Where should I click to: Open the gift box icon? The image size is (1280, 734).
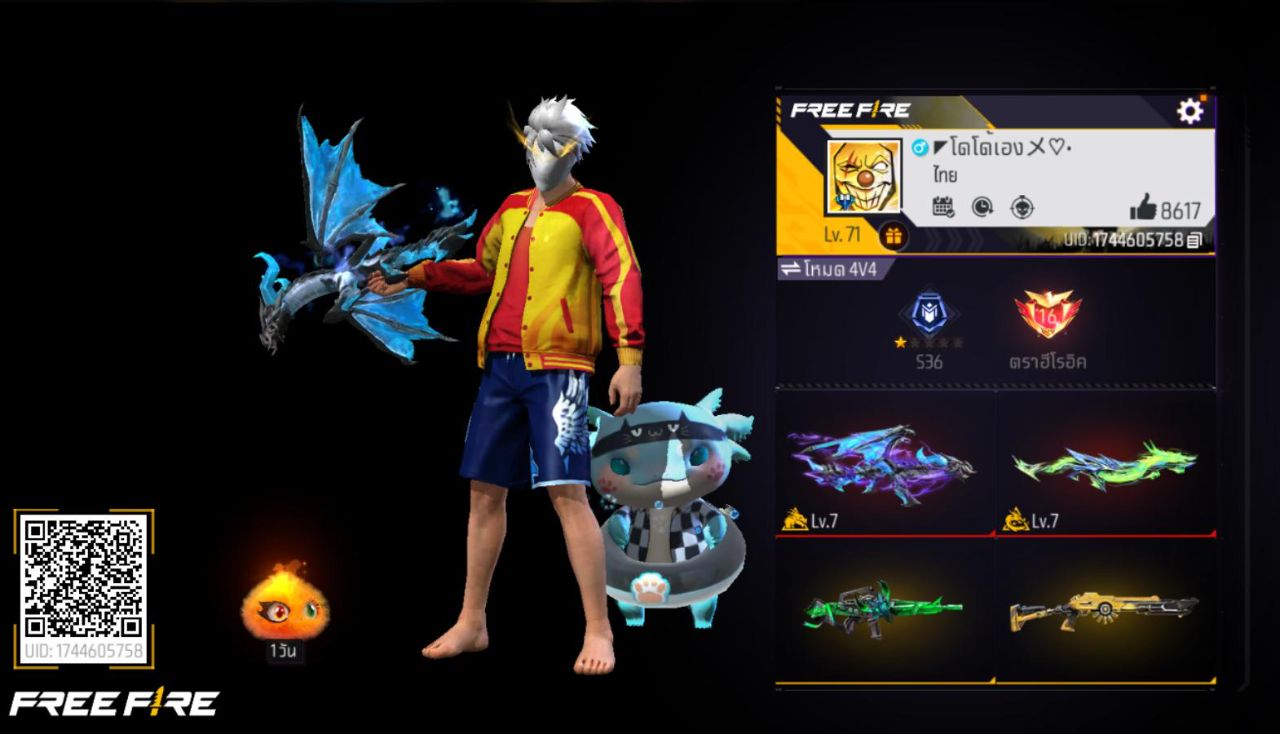[893, 236]
